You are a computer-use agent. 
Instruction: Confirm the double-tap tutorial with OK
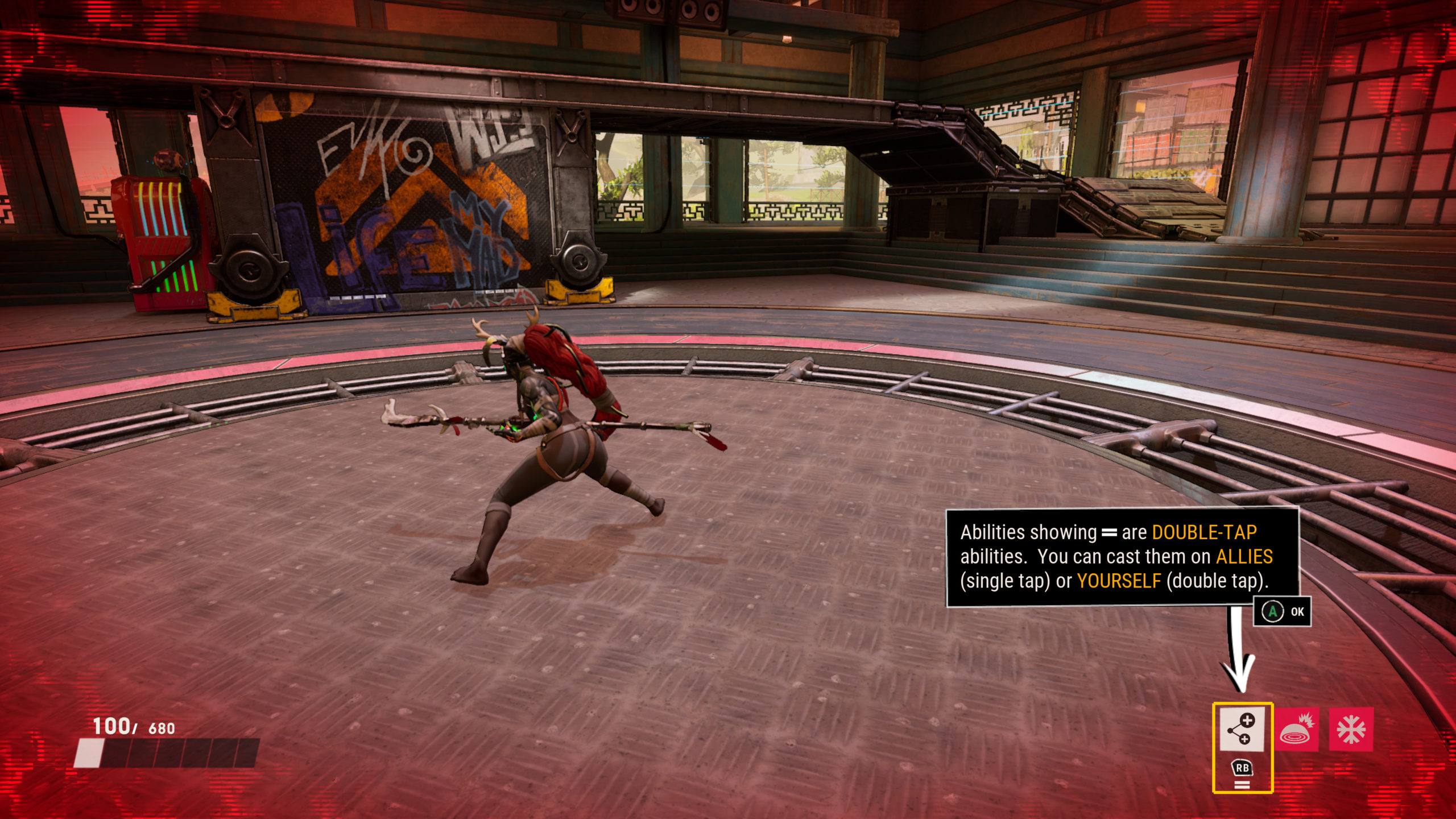coord(1283,612)
